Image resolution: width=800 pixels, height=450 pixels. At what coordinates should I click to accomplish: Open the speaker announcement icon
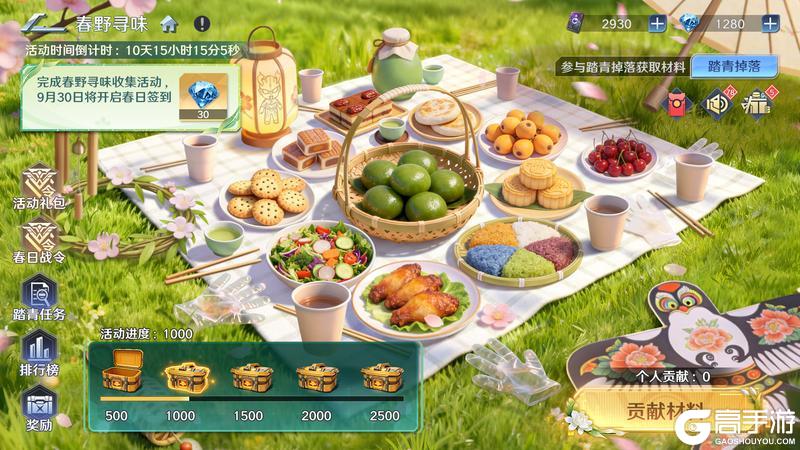pos(718,101)
